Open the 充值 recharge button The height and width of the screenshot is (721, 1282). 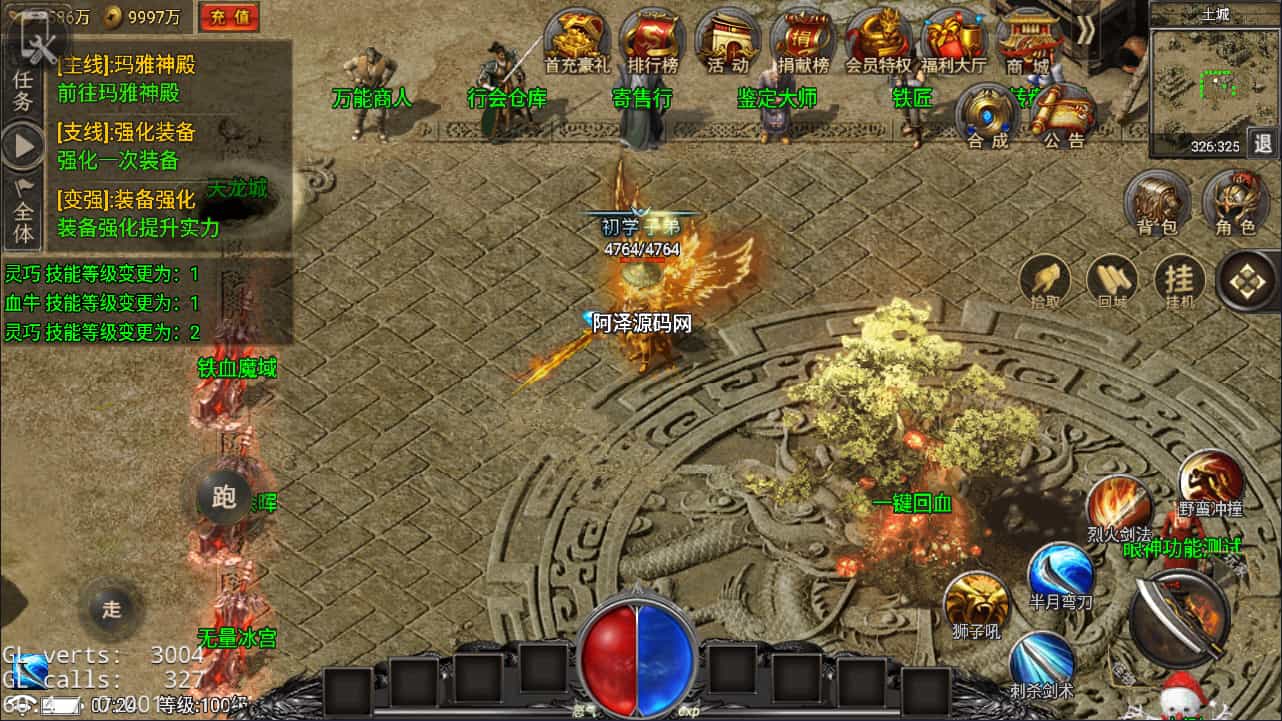pos(229,16)
